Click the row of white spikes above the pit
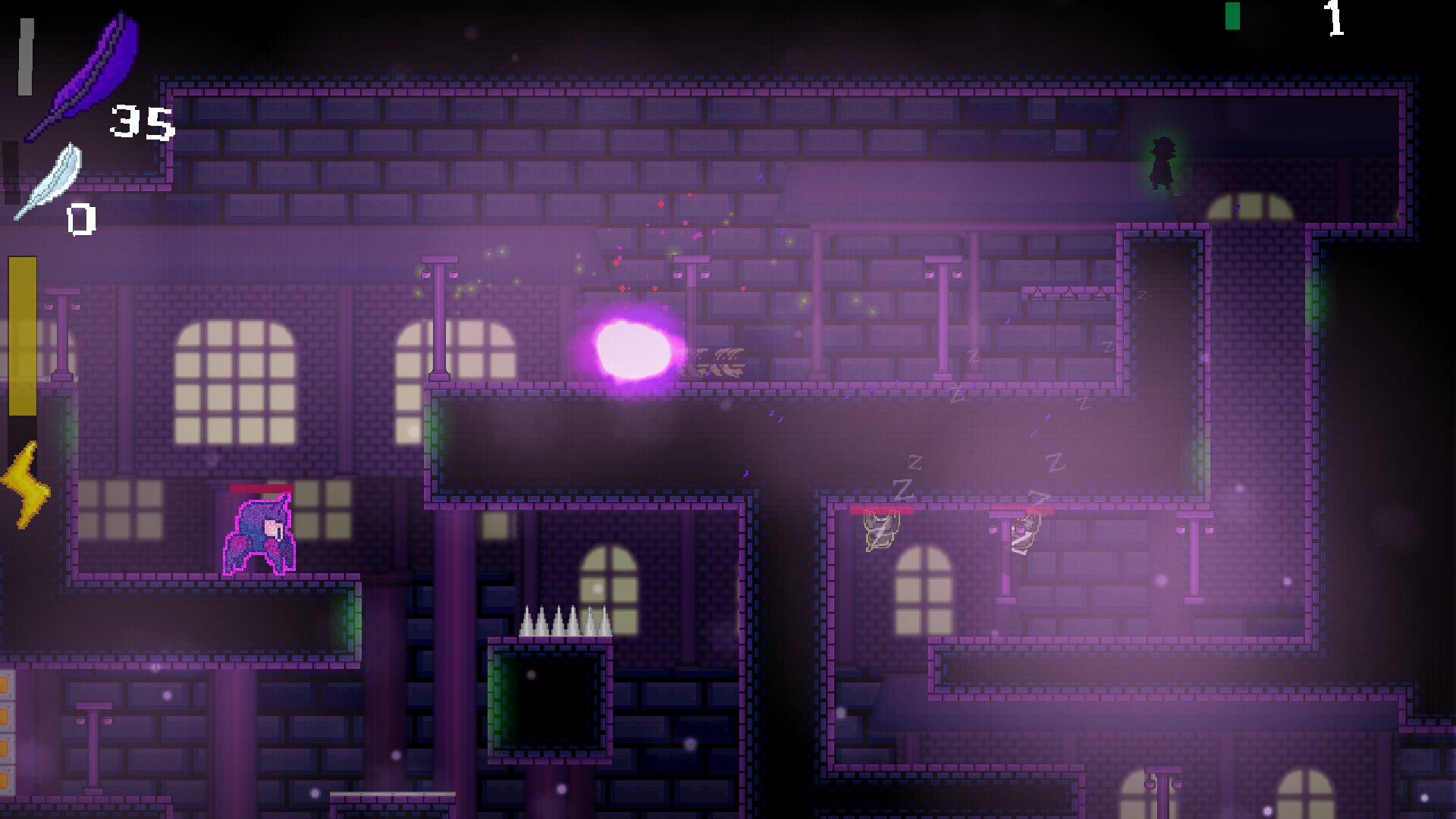 [x=561, y=622]
